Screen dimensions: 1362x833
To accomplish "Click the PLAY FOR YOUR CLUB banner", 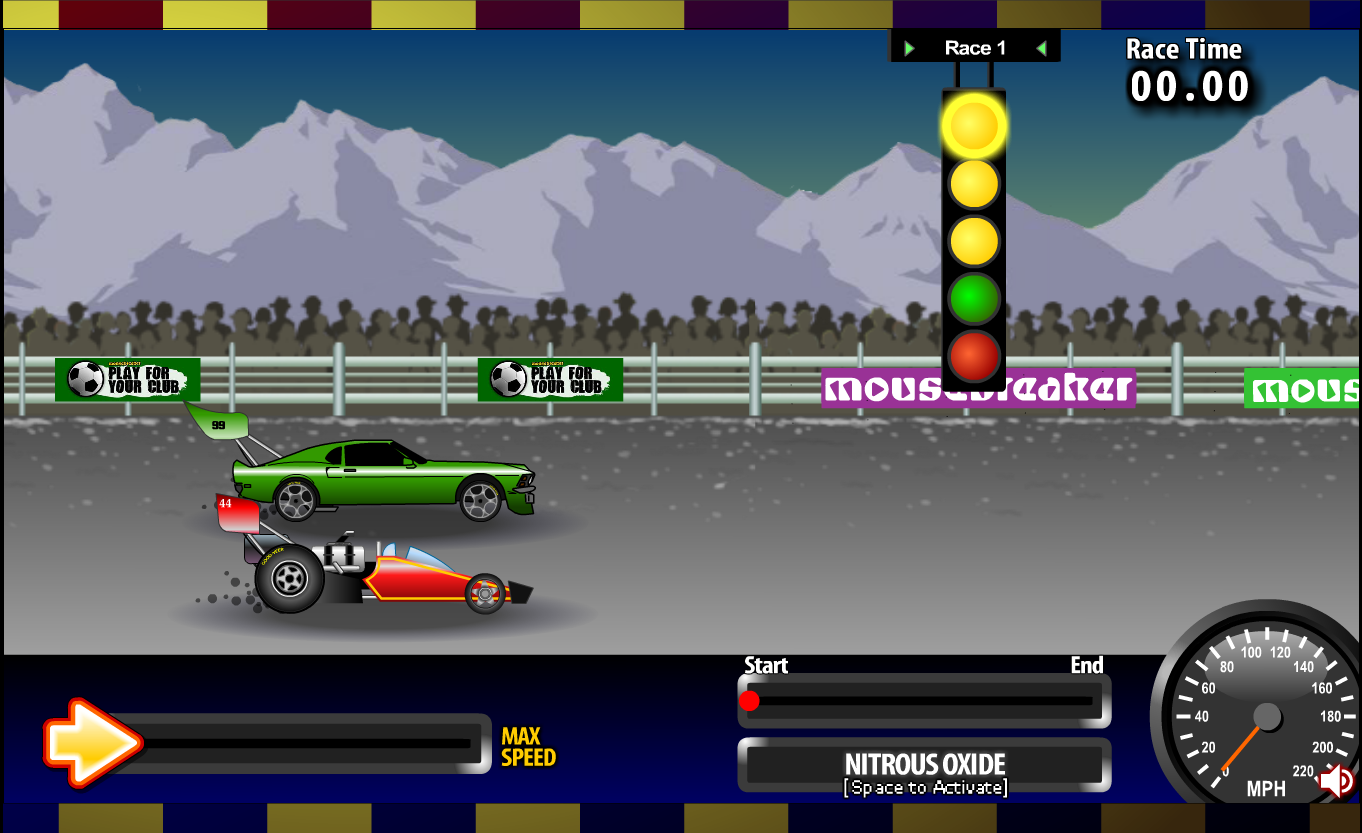I will (127, 379).
